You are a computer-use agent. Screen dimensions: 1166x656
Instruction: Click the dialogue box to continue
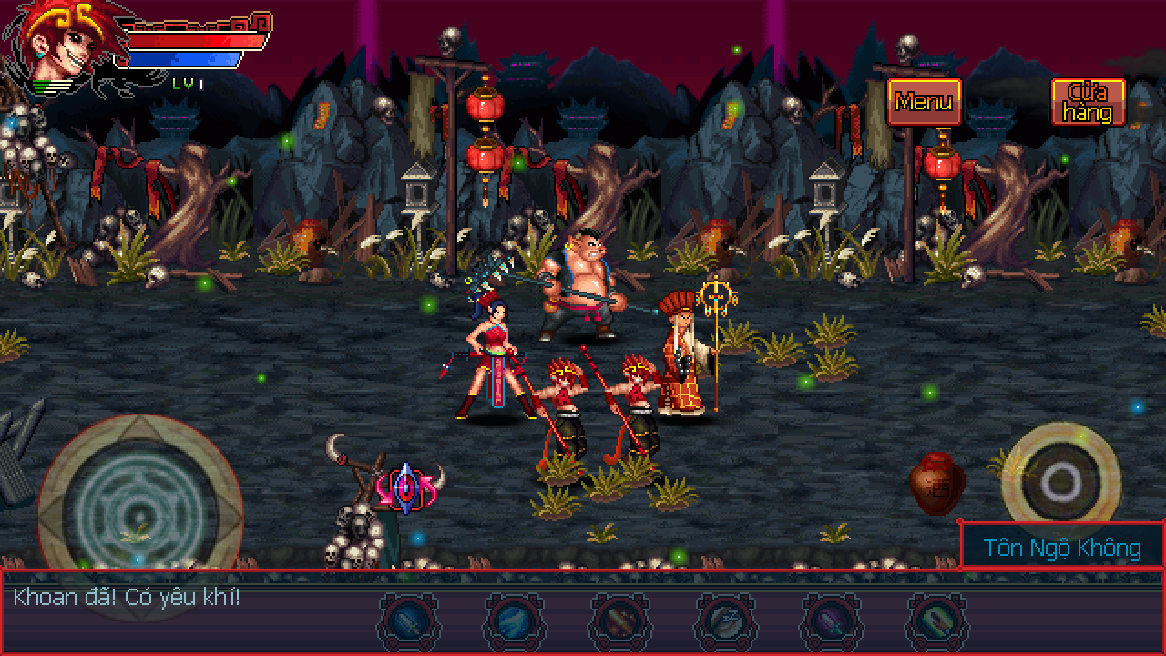(190, 612)
